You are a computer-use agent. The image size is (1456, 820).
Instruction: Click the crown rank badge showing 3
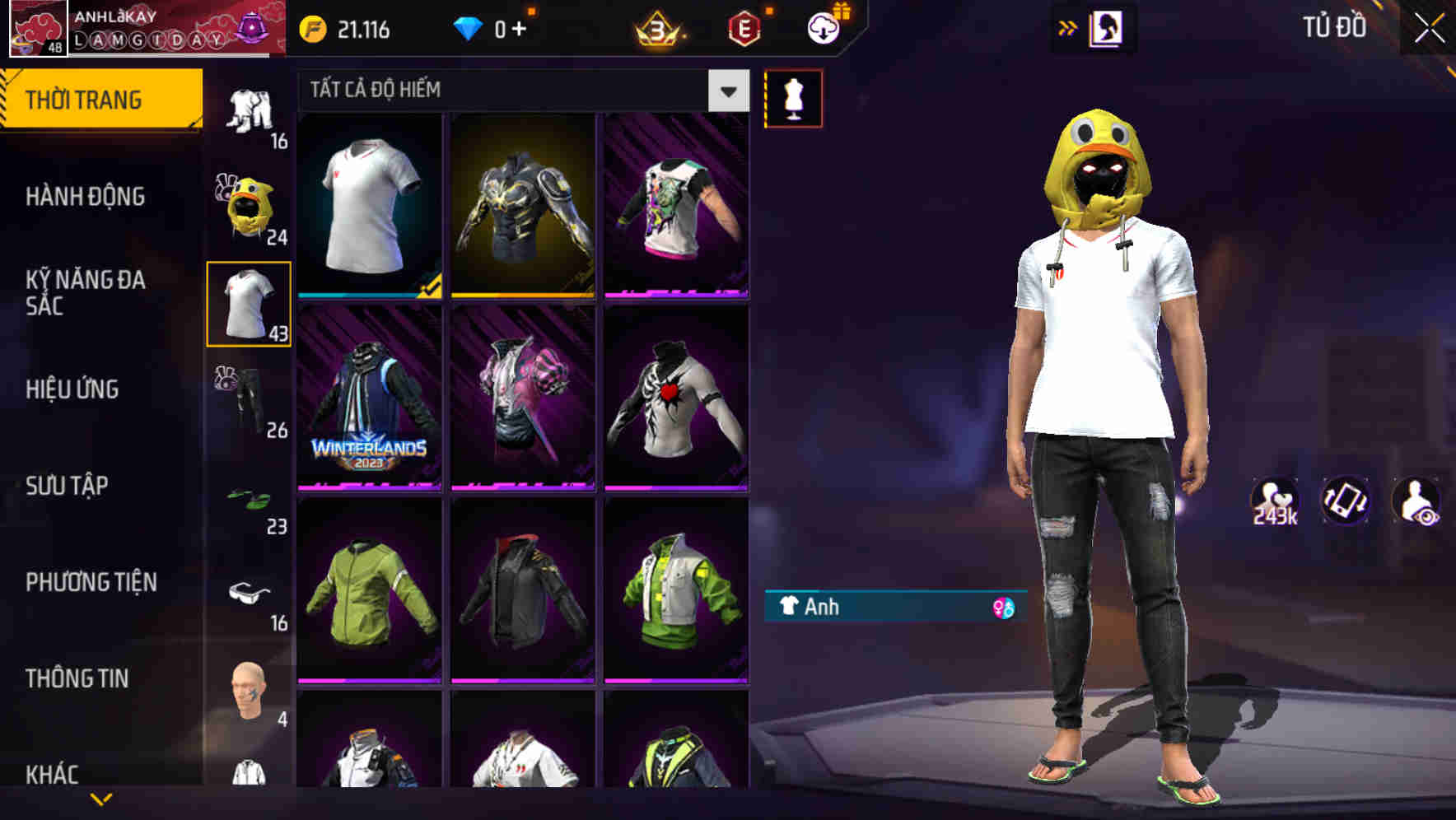pos(659,27)
